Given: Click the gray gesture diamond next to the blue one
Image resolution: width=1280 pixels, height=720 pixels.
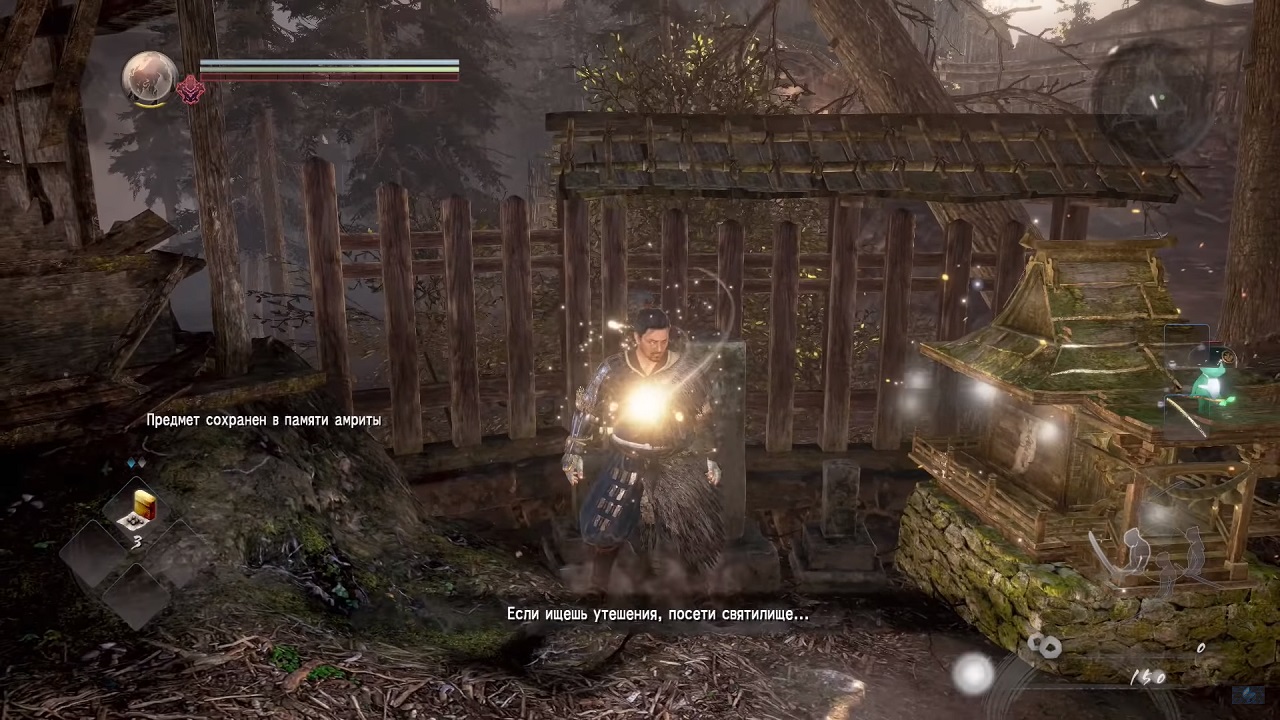Looking at the screenshot, I should [141, 463].
